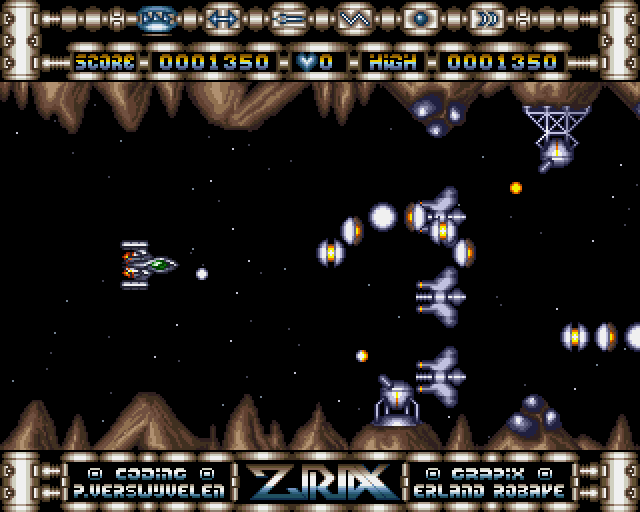This screenshot has height=512, width=640.
Task: Pick the horizontal laser lines power-up
Action: click(x=288, y=18)
